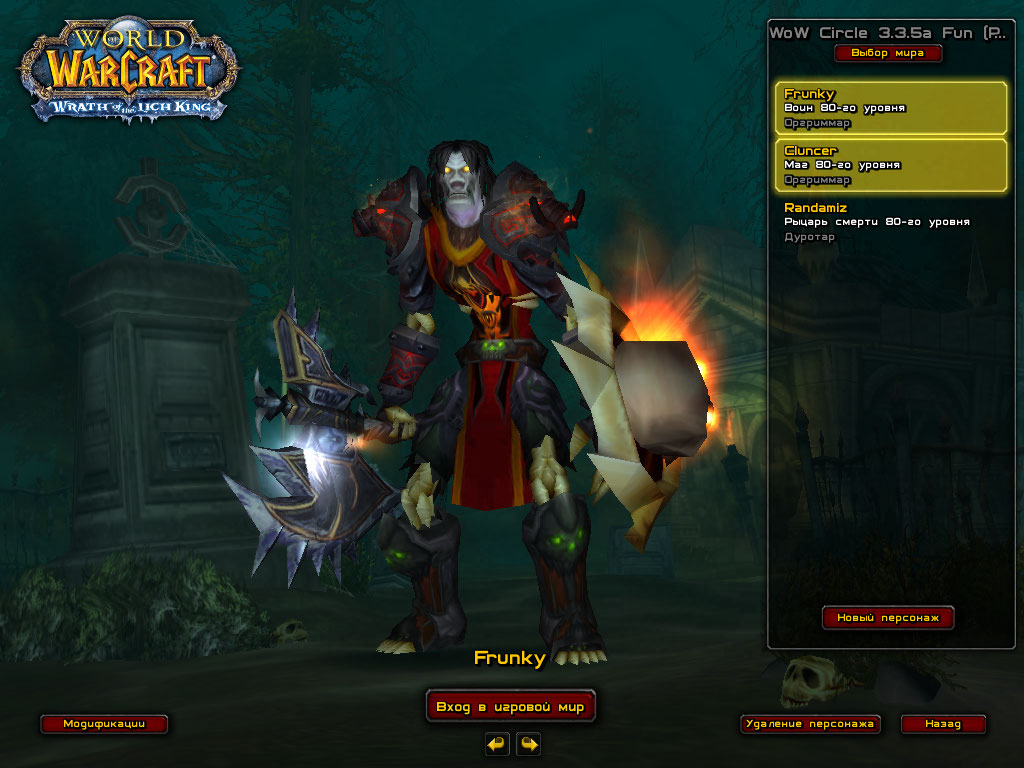Open the Выбор мира realm selection

click(888, 53)
